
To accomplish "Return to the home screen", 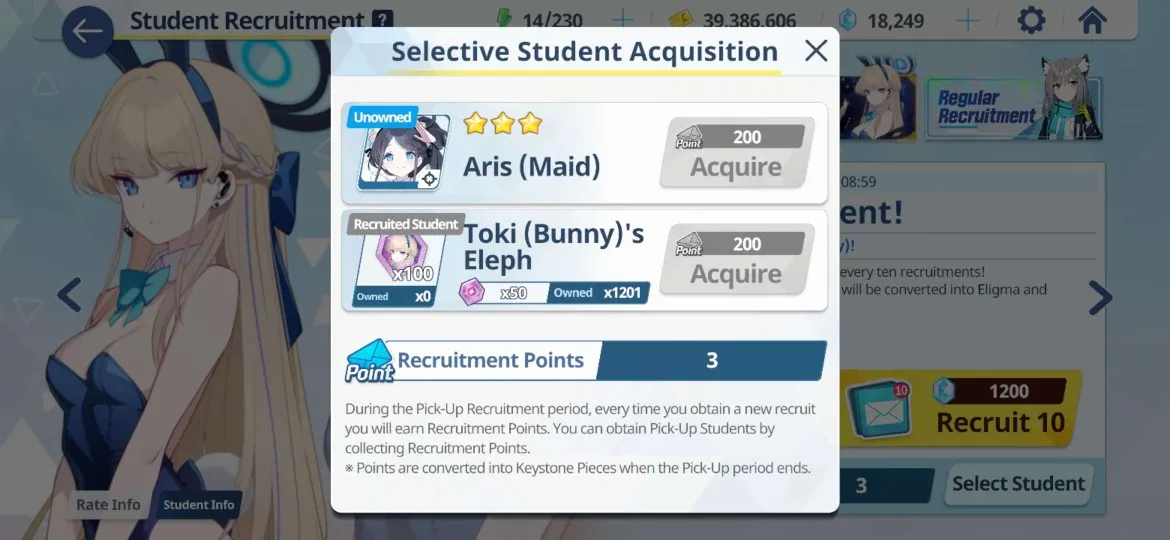I will (1092, 20).
